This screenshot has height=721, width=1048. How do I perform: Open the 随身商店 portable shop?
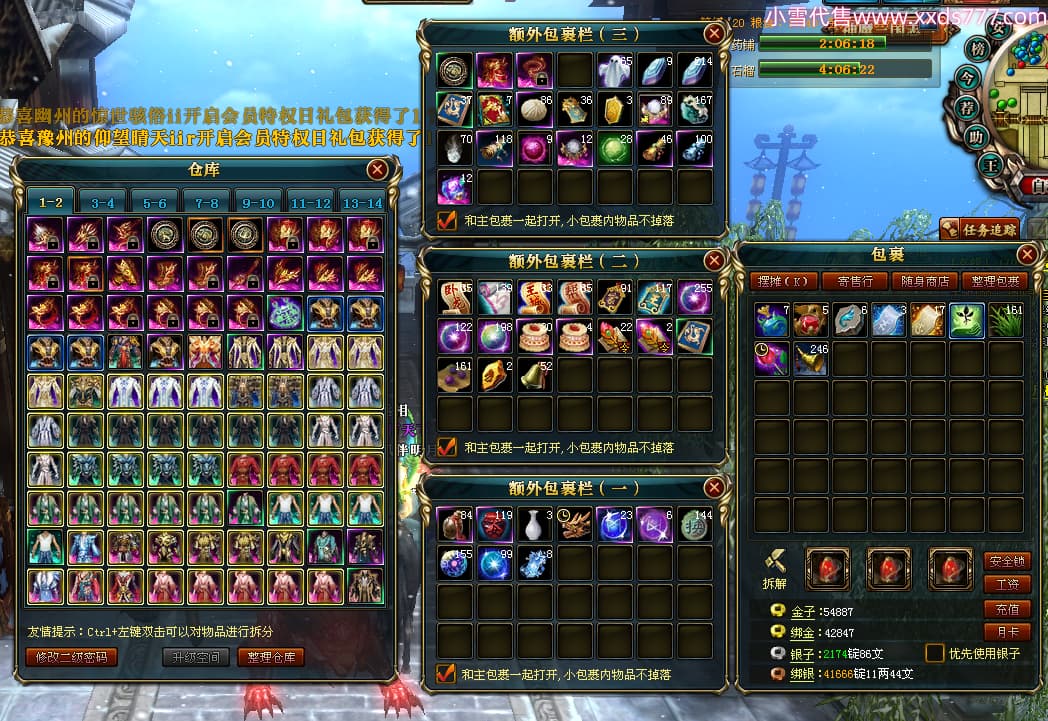tap(924, 281)
